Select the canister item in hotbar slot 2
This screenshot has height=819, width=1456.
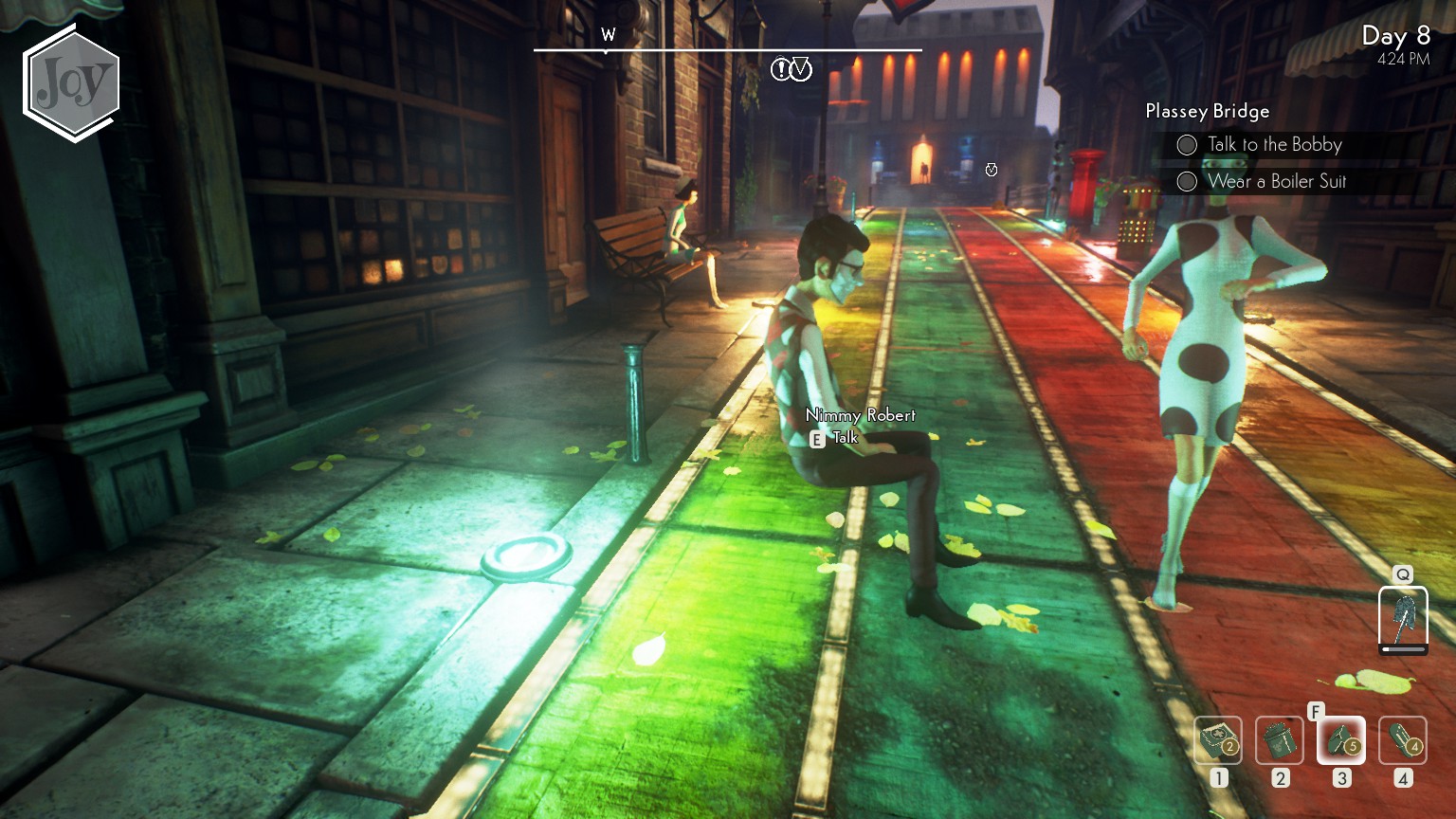click(x=1279, y=740)
